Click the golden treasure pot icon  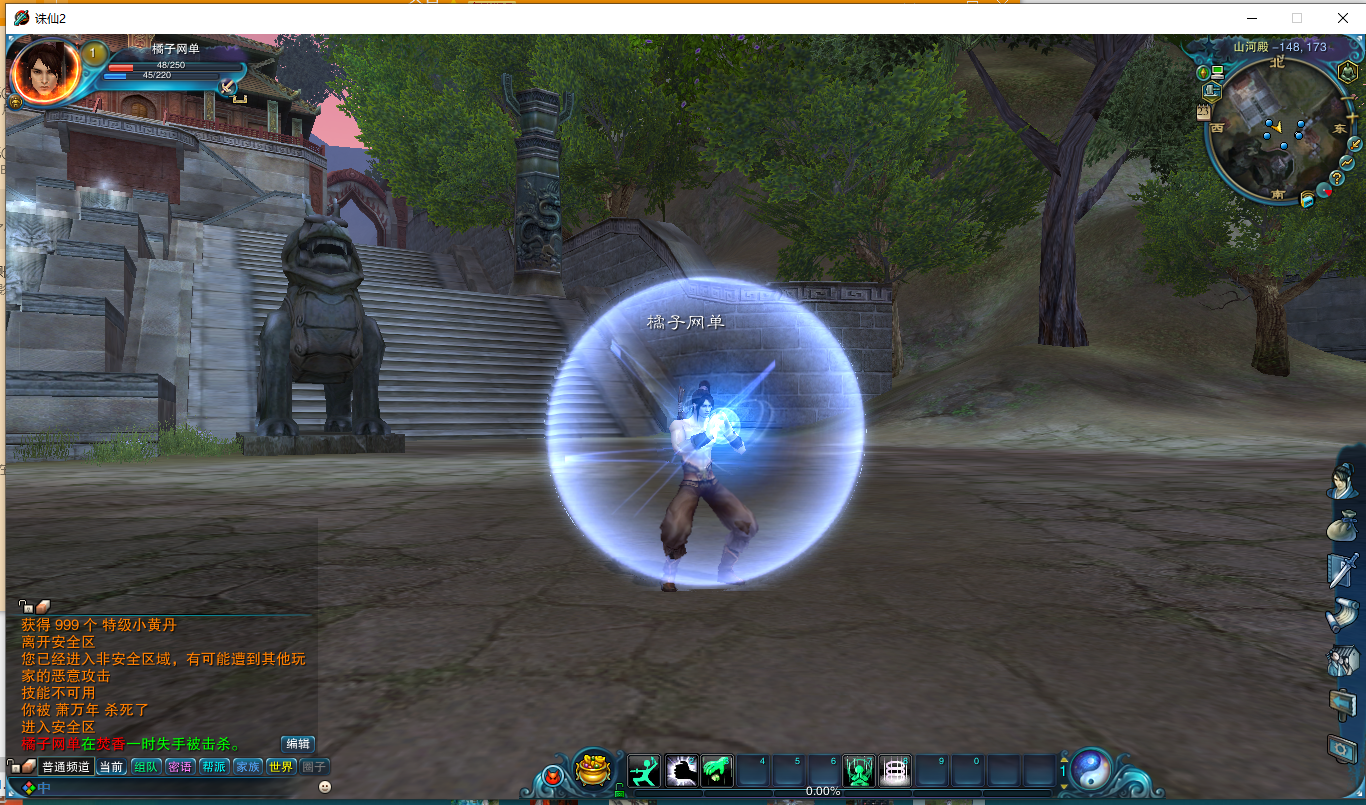[x=594, y=769]
